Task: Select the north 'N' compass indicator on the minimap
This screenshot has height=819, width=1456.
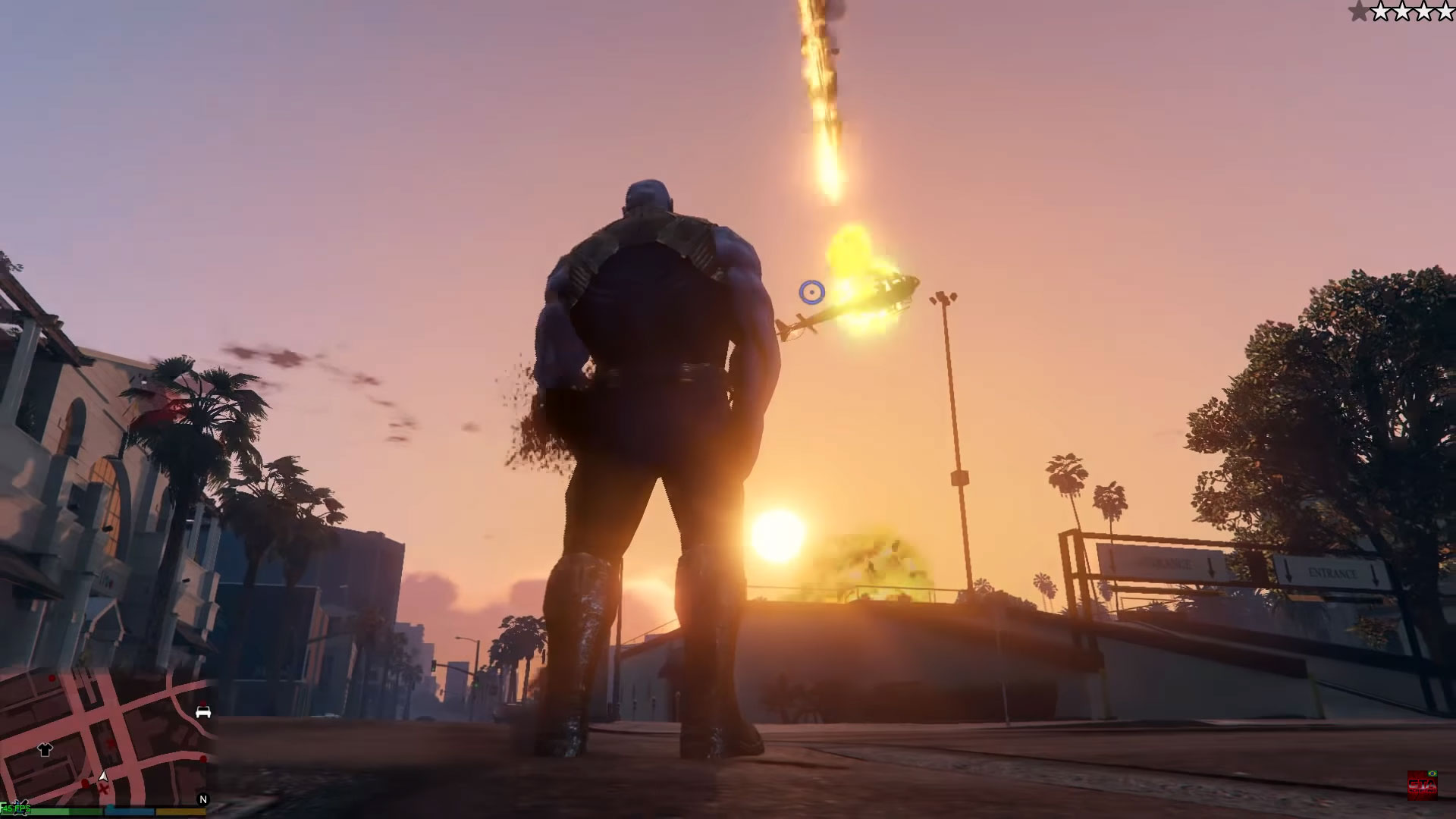Action: click(202, 798)
